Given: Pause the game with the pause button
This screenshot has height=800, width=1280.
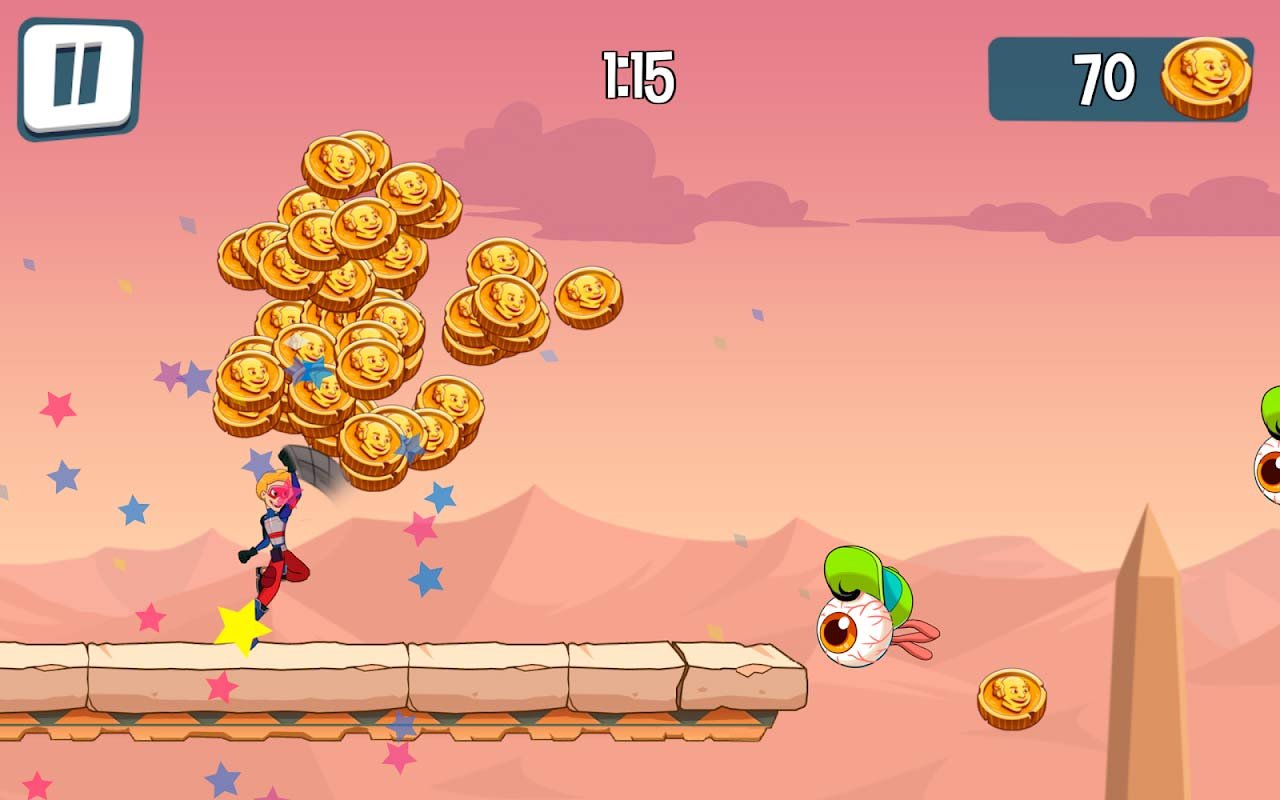Looking at the screenshot, I should click(x=78, y=77).
